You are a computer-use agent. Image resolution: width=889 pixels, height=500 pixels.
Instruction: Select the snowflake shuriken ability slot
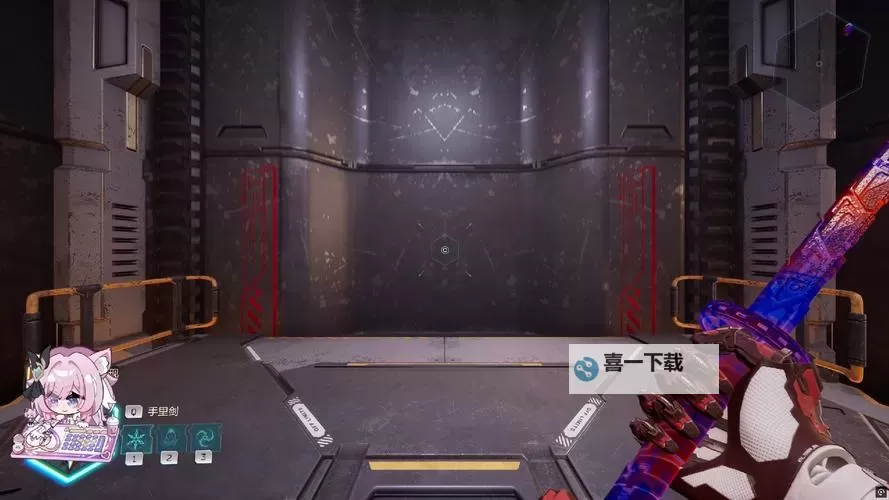[135, 438]
